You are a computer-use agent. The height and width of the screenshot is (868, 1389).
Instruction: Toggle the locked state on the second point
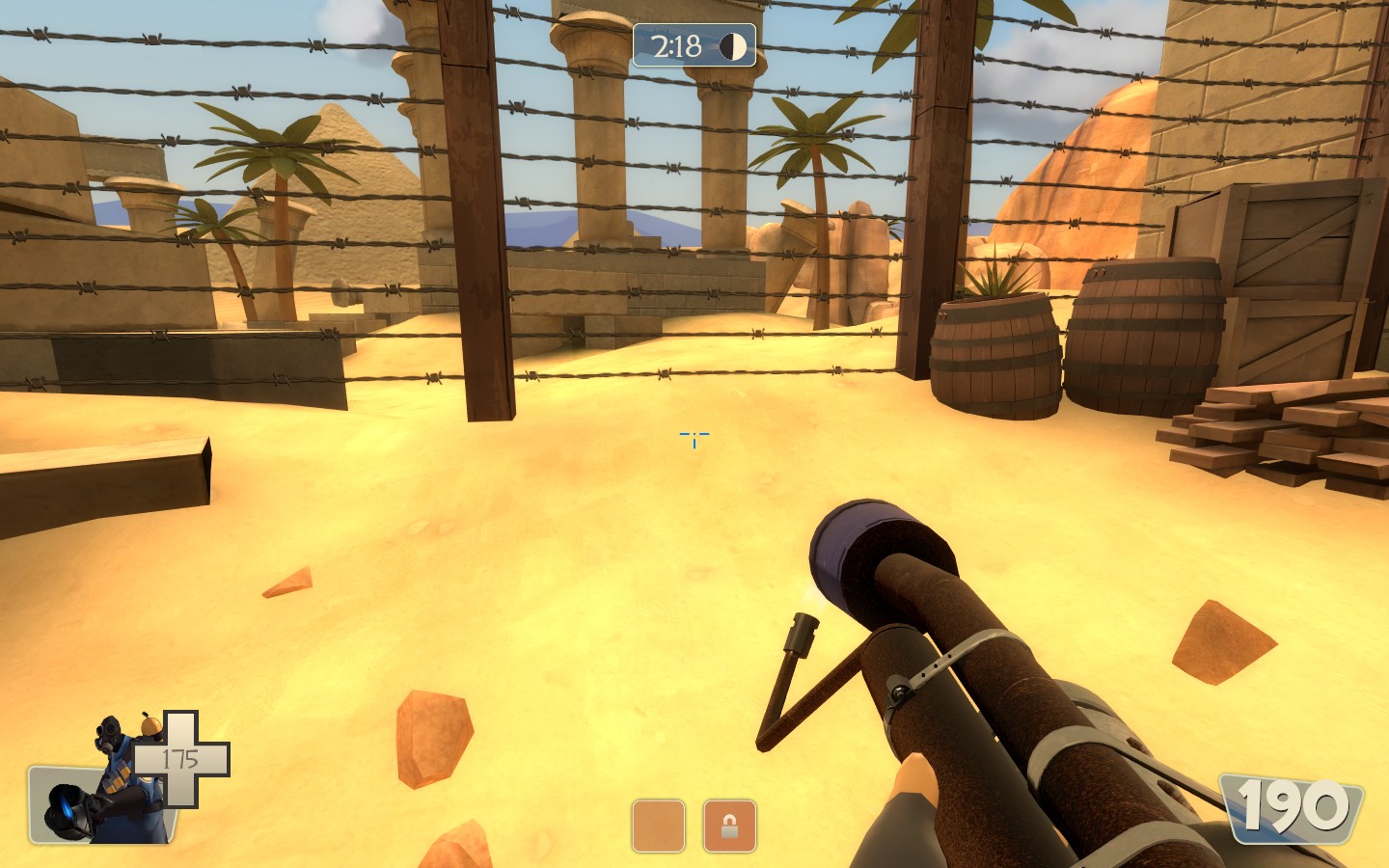click(728, 827)
